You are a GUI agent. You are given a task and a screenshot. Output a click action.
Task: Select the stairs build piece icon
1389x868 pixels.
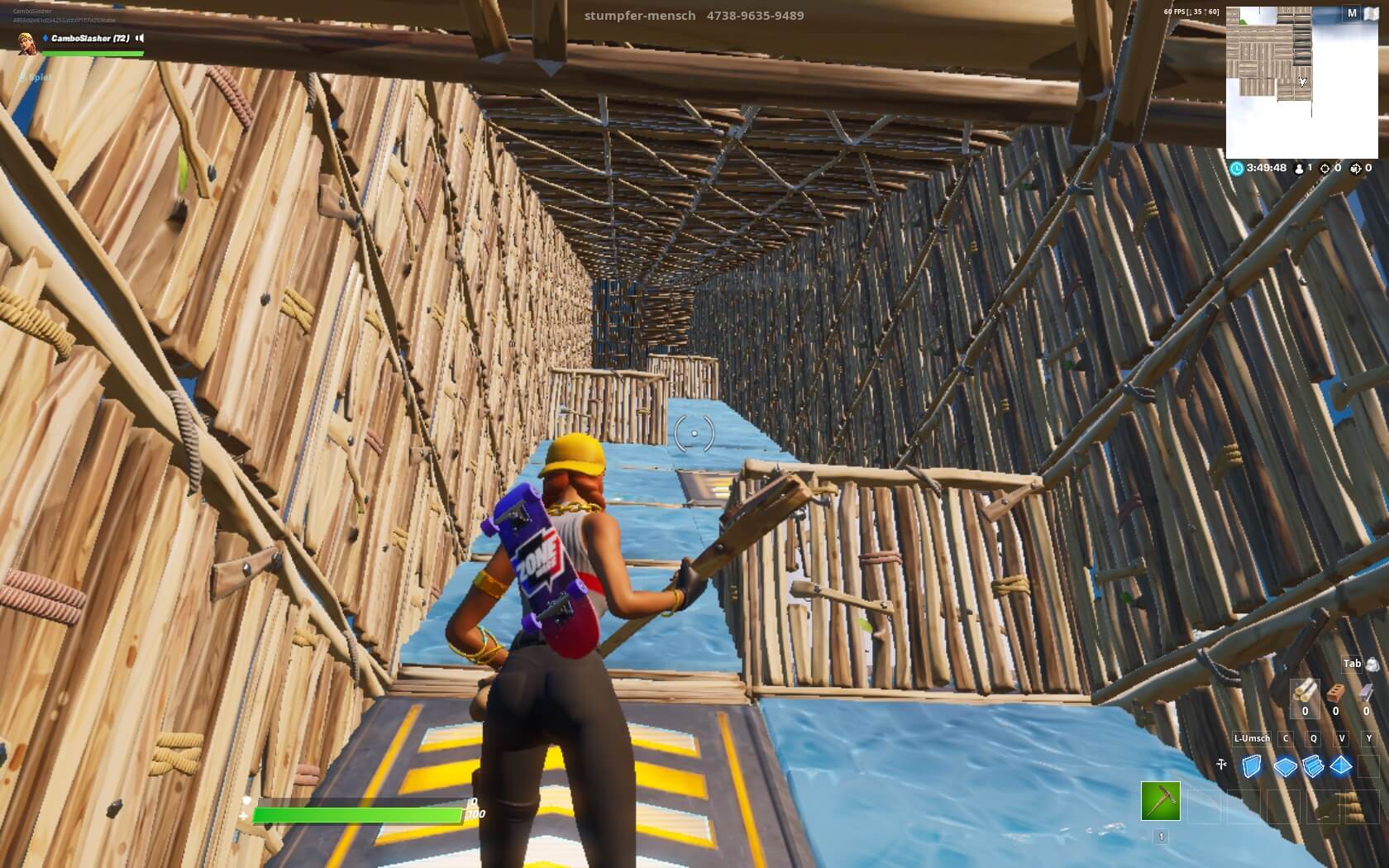click(x=1313, y=765)
